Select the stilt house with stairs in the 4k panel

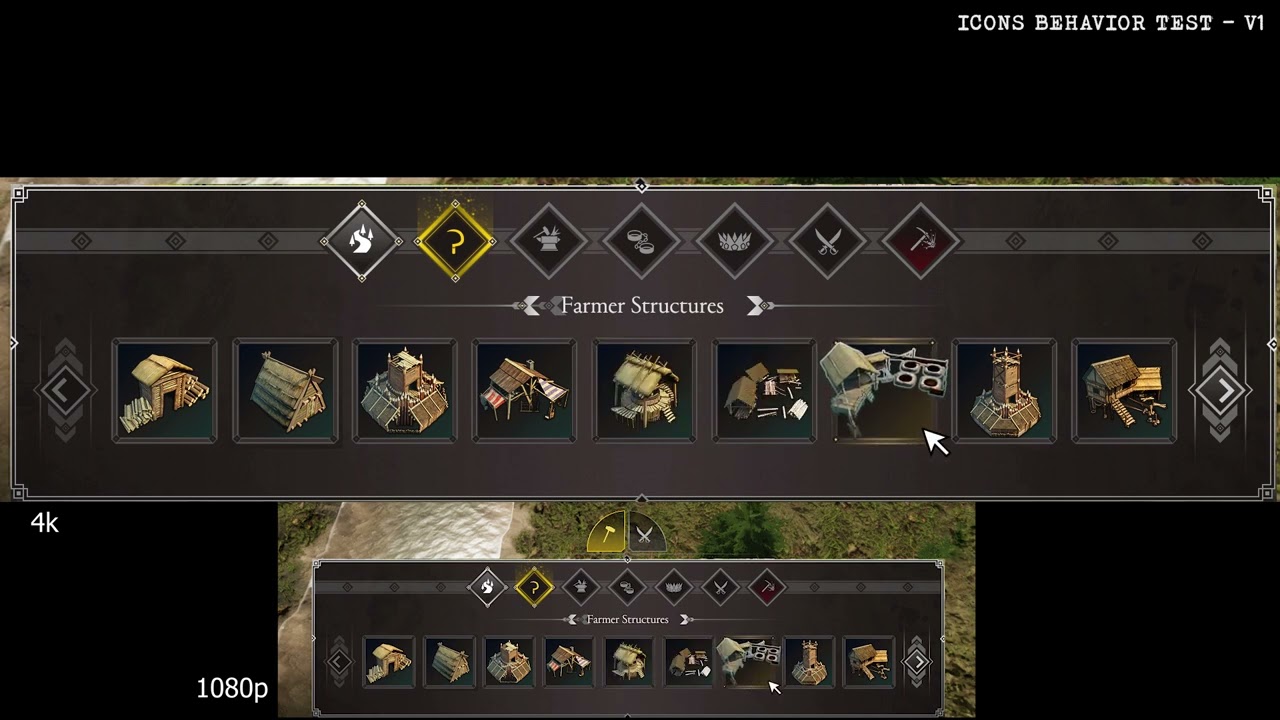point(1124,391)
